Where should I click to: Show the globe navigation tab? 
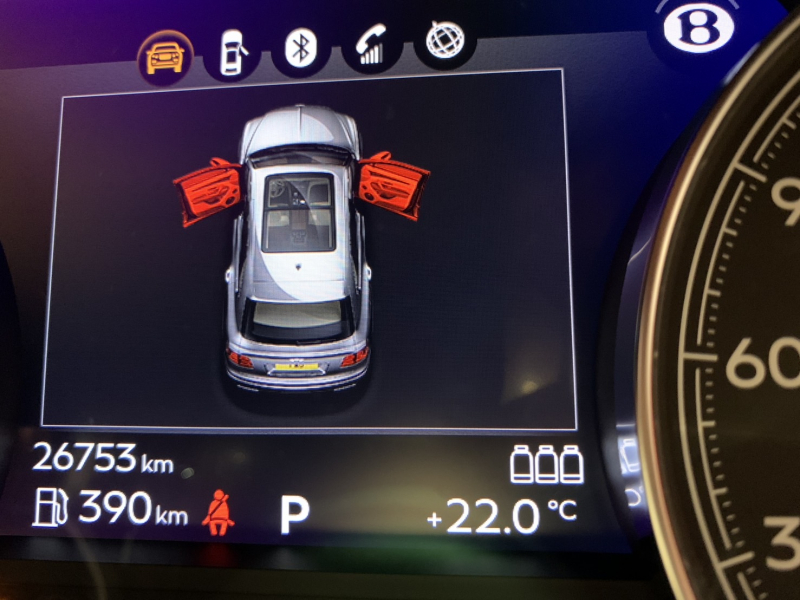pos(444,43)
